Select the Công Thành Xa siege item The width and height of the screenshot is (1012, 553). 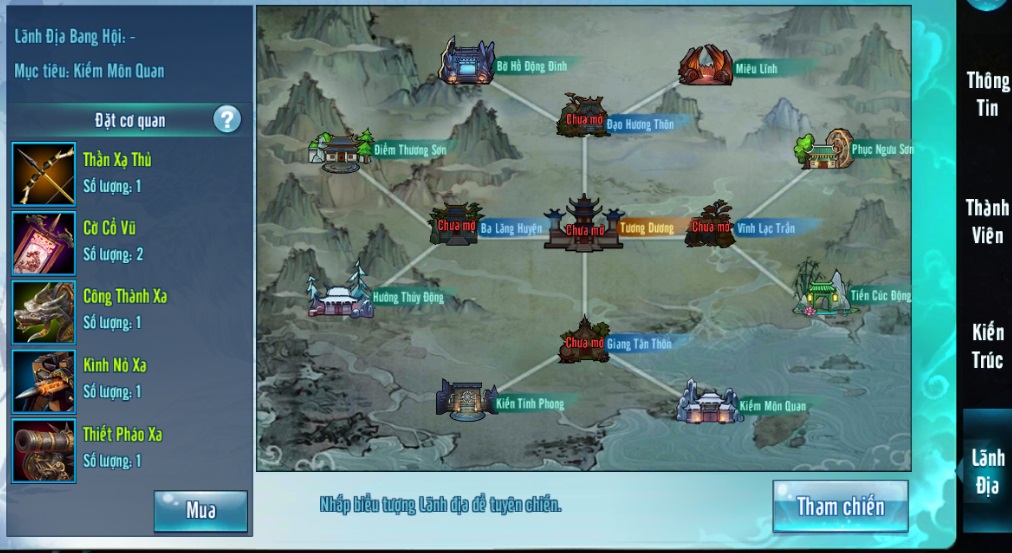click(x=44, y=312)
